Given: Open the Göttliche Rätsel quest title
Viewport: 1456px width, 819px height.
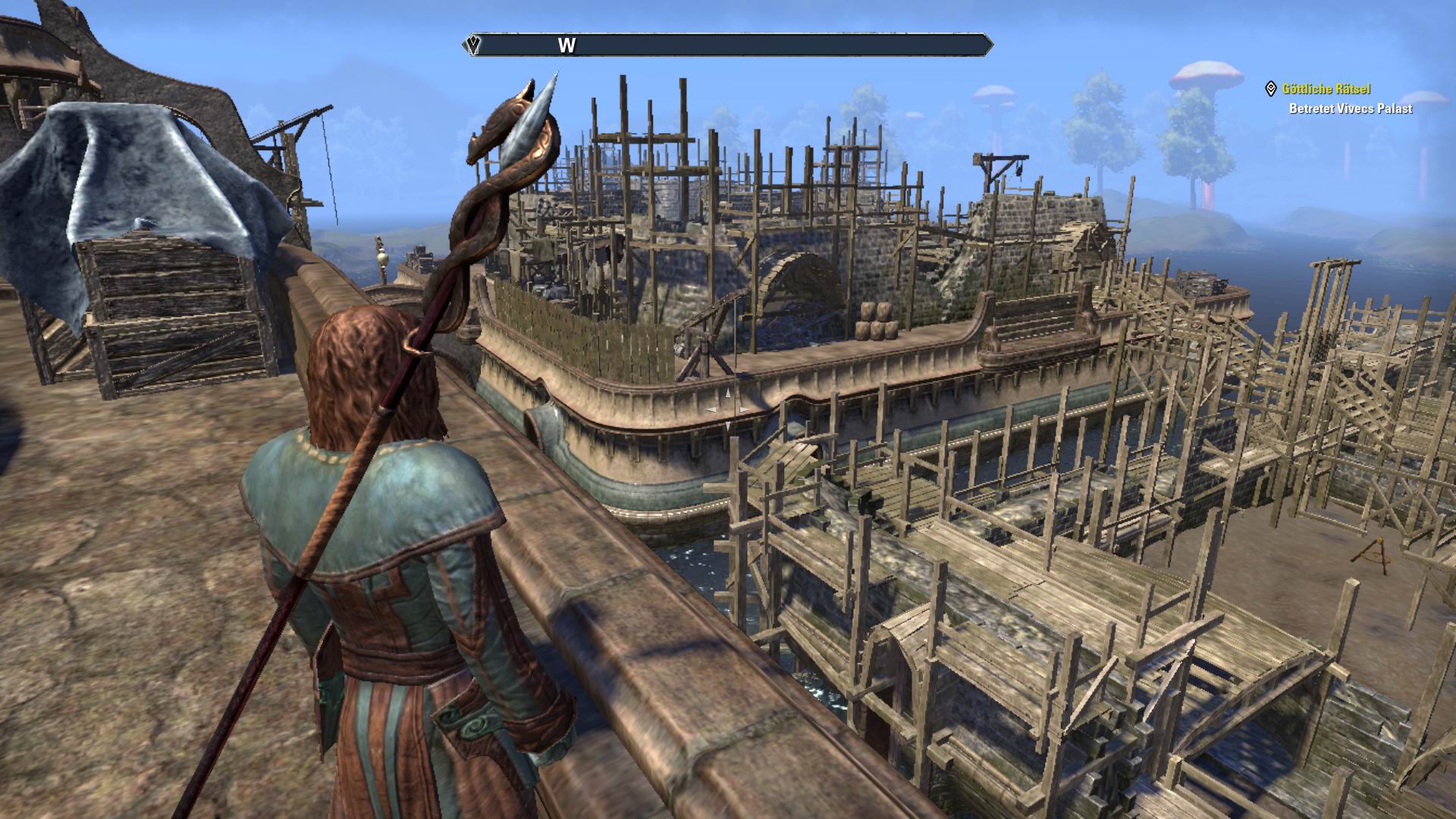Looking at the screenshot, I should [x=1326, y=88].
